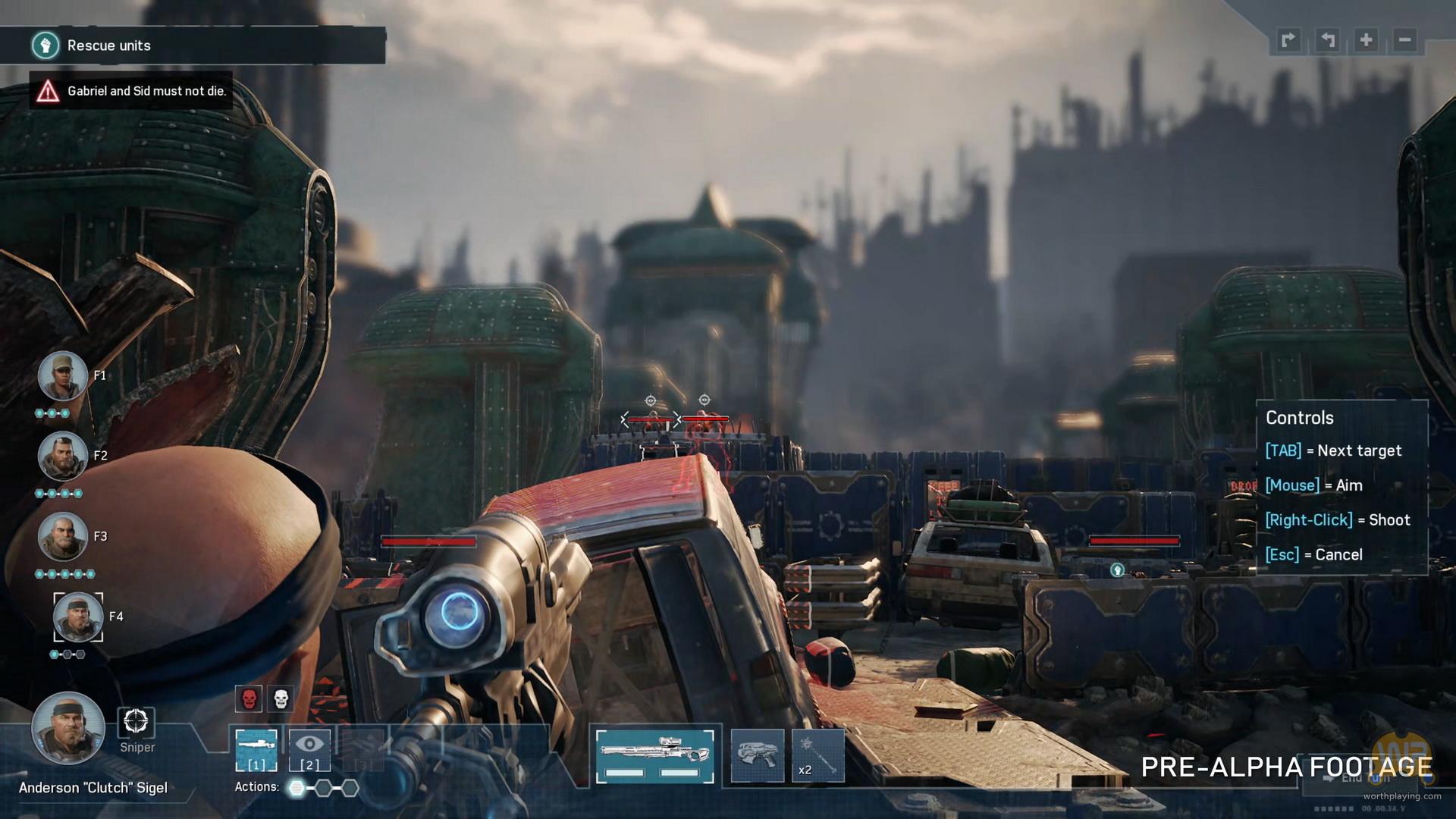
Task: Zoom in with the plus button
Action: (1367, 40)
